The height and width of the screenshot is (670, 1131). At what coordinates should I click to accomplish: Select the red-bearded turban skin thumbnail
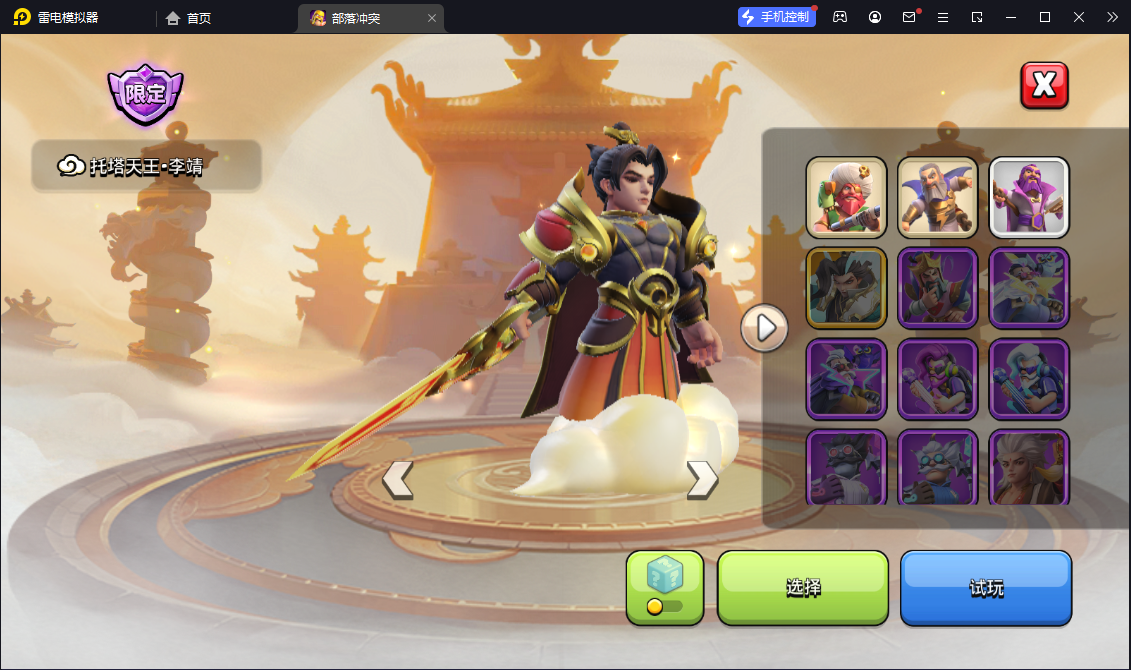coord(846,197)
